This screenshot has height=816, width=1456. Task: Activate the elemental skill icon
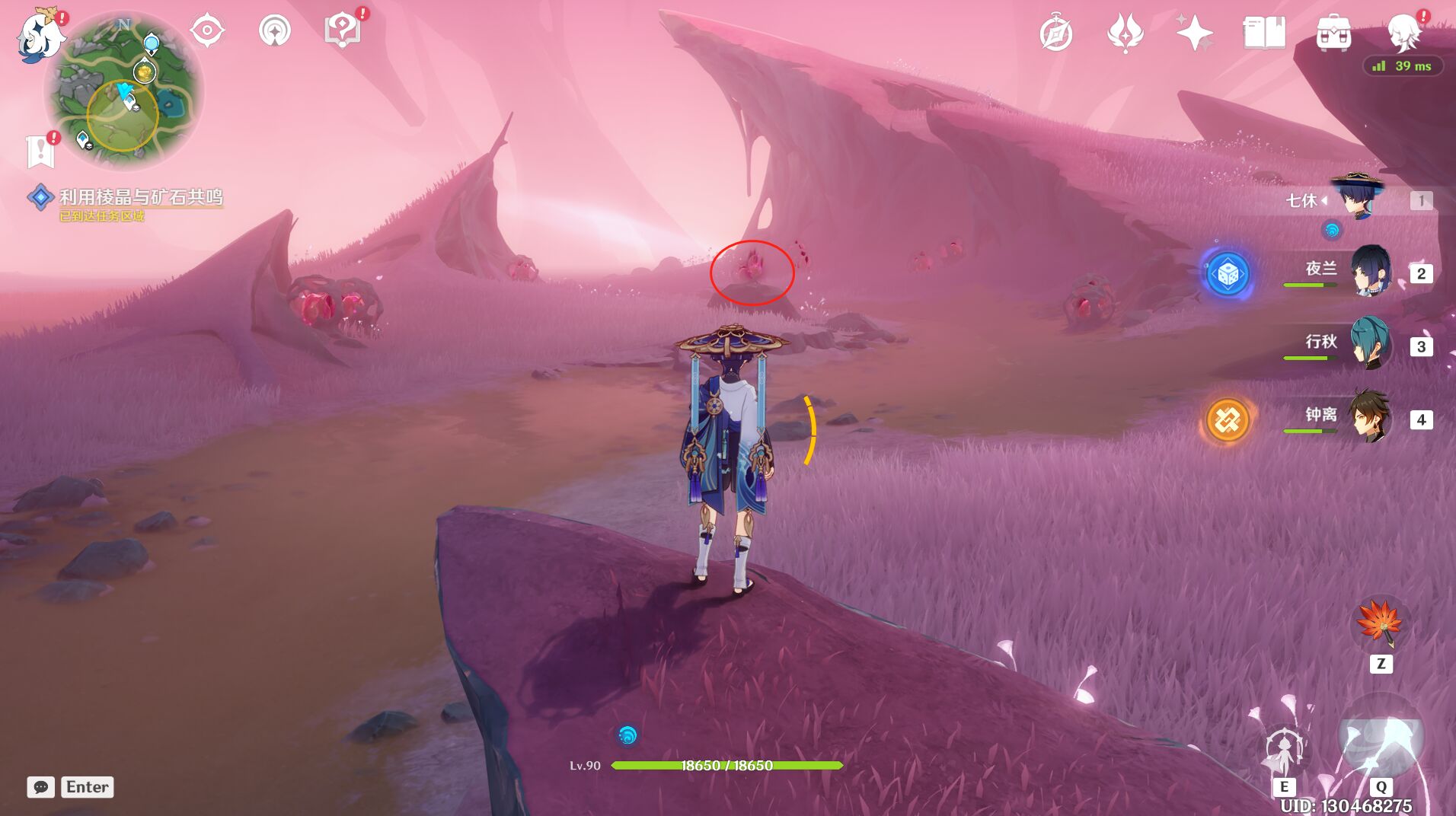click(1284, 749)
